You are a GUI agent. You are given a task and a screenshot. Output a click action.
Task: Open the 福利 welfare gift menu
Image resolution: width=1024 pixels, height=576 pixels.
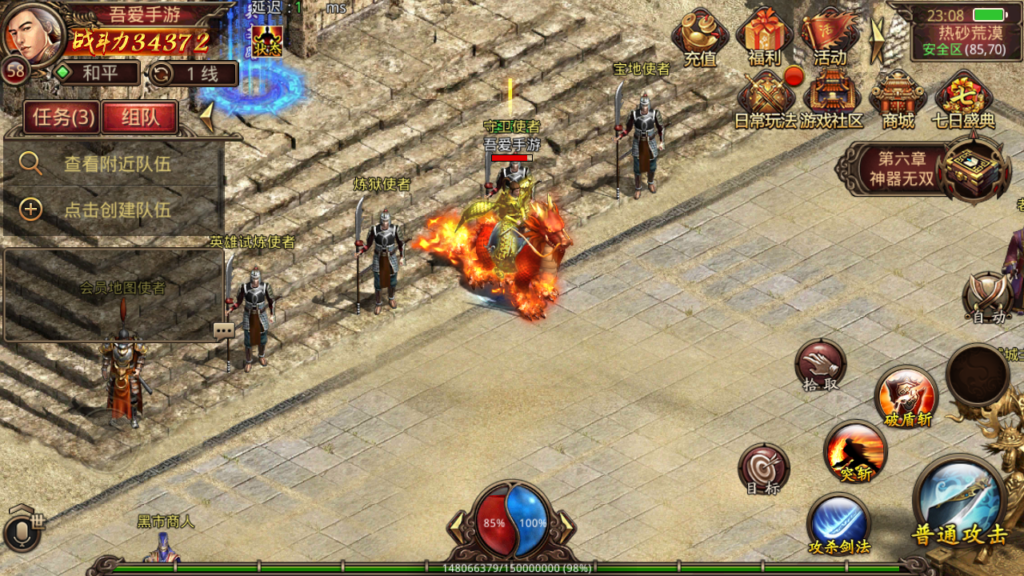point(764,38)
